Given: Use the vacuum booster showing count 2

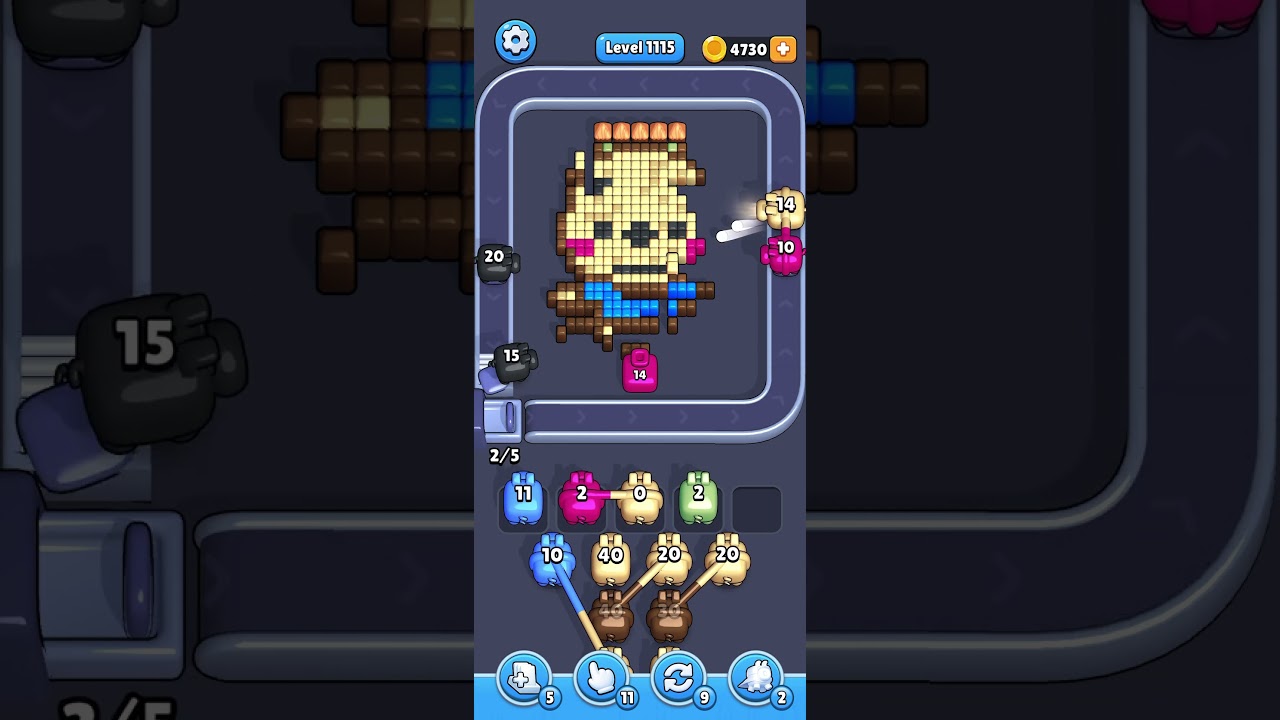Looking at the screenshot, I should (756, 678).
